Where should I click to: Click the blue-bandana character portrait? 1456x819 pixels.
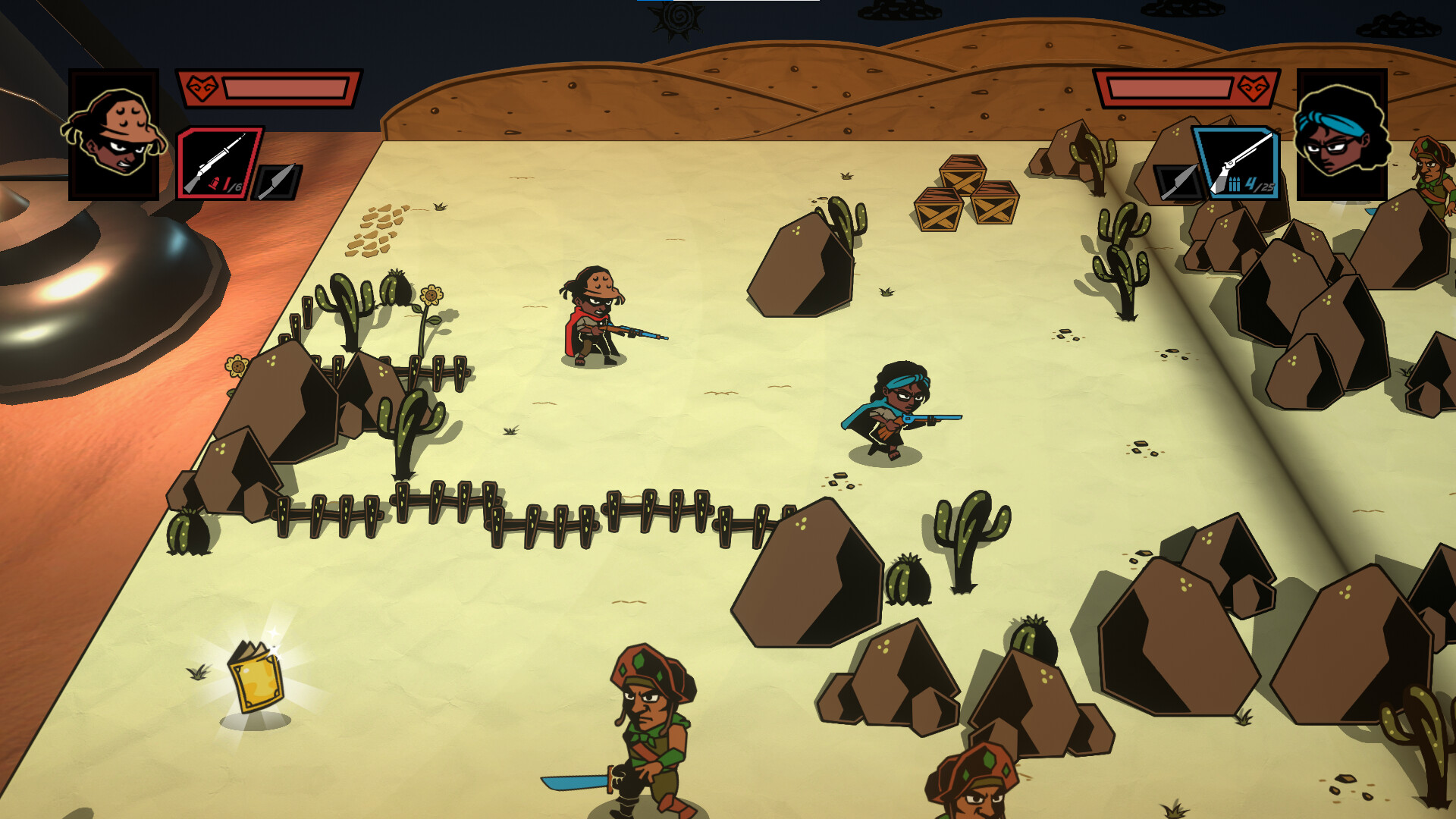(x=1341, y=135)
